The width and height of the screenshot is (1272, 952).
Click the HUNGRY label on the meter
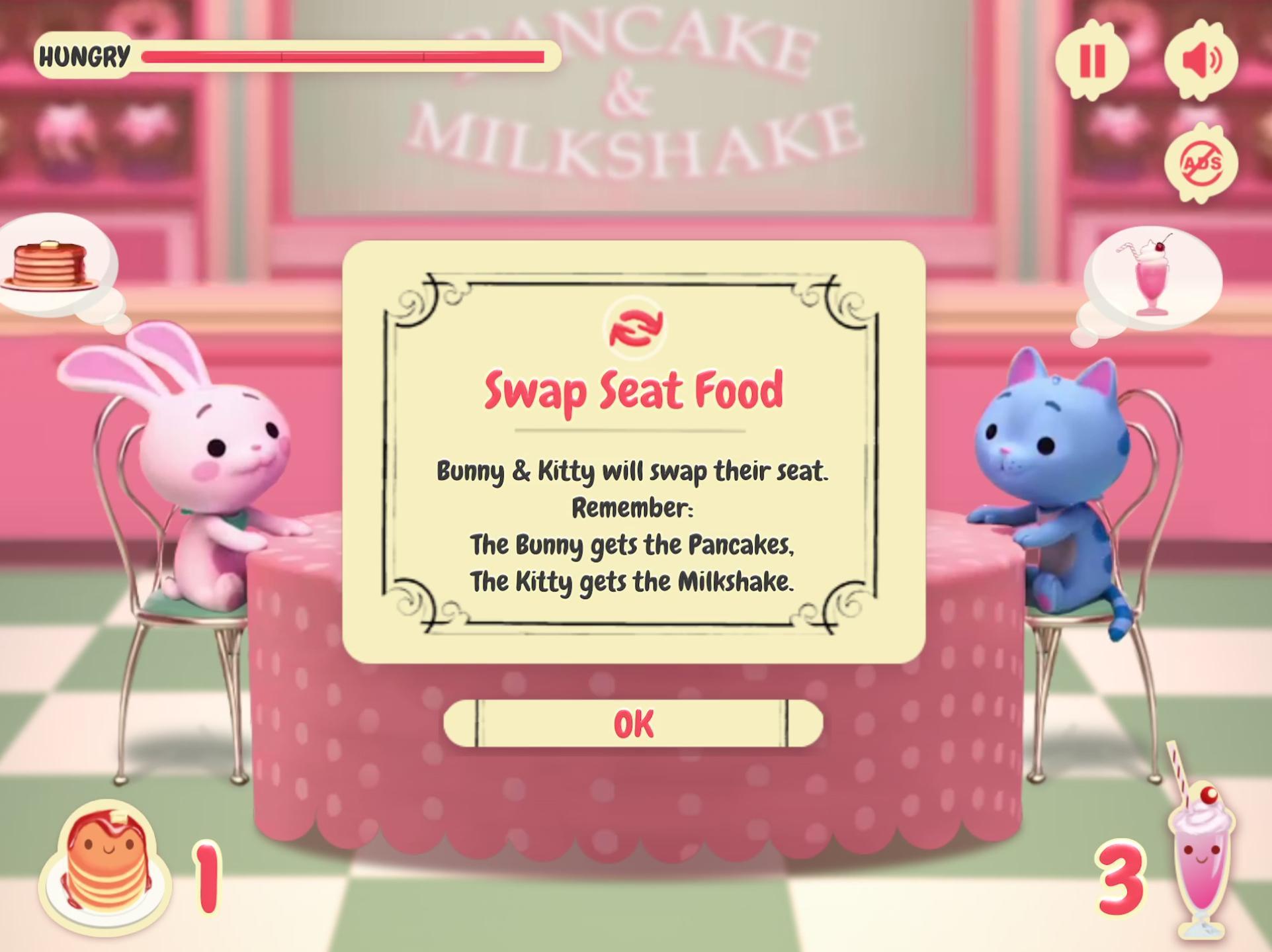[83, 57]
